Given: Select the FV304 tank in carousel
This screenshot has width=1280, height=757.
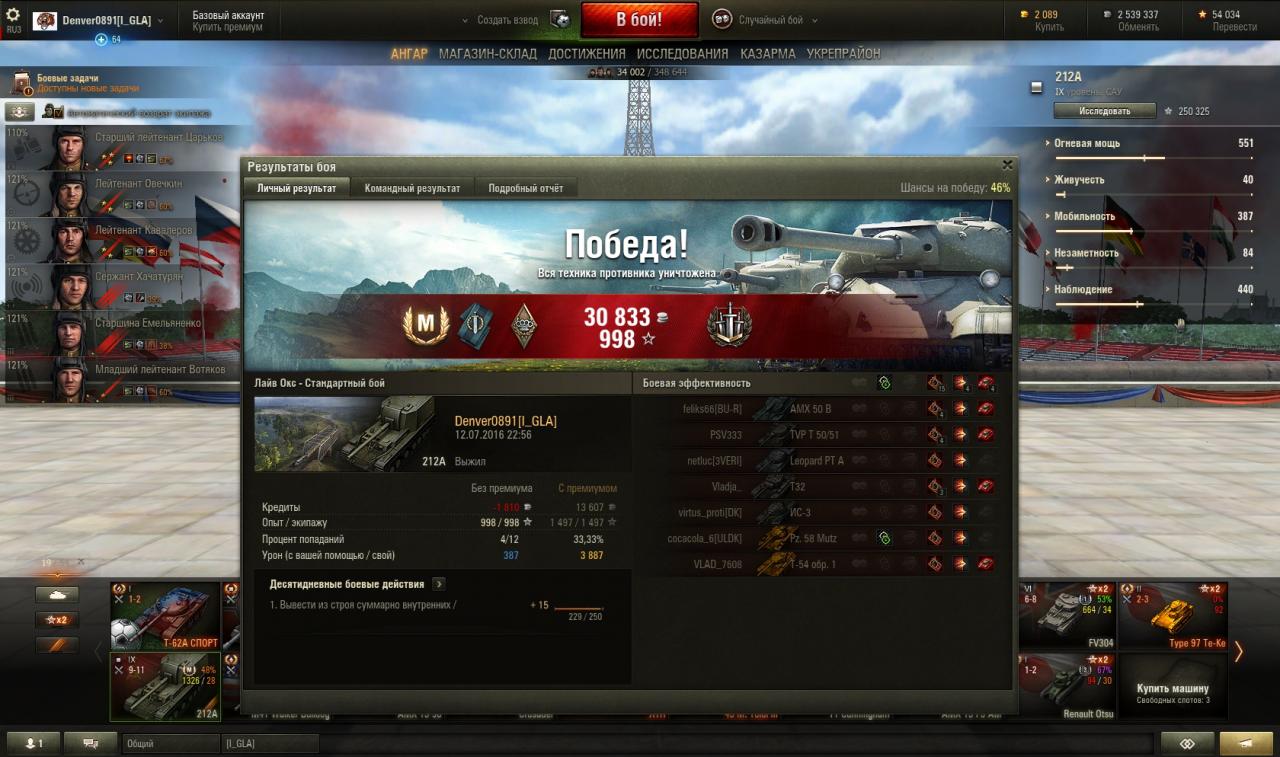Looking at the screenshot, I should 1066,616.
